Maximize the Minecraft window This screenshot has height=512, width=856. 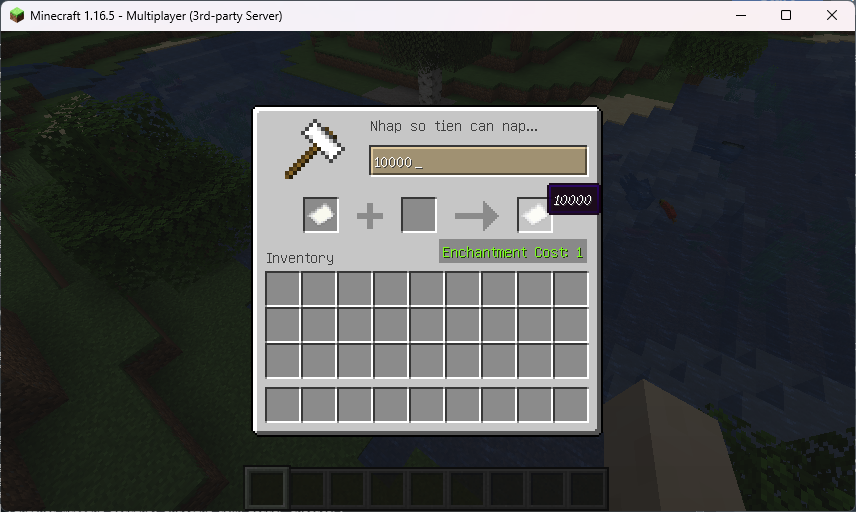[786, 15]
